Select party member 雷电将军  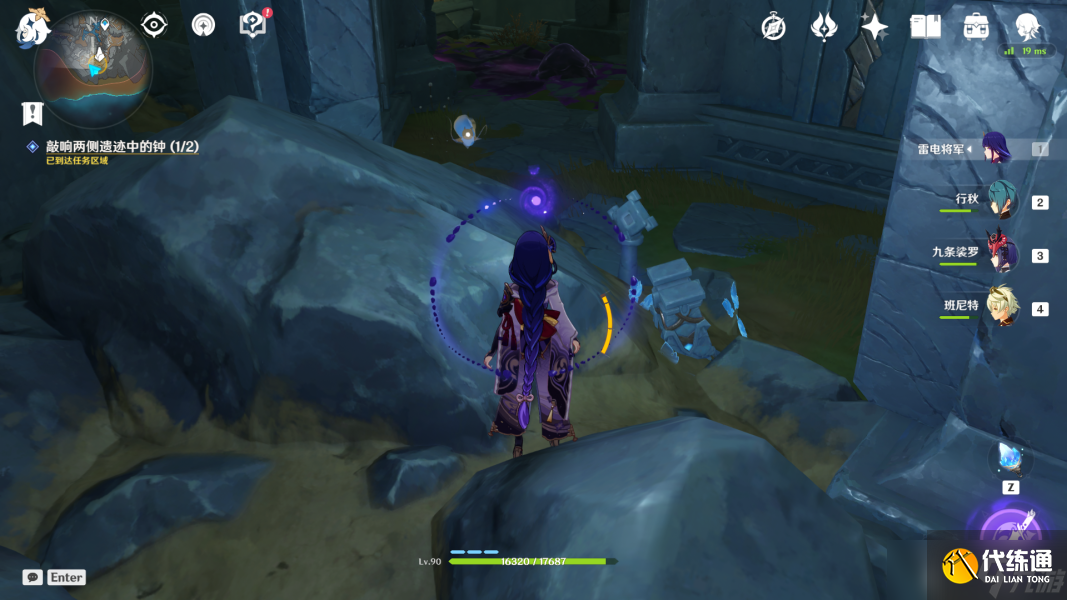click(x=996, y=149)
